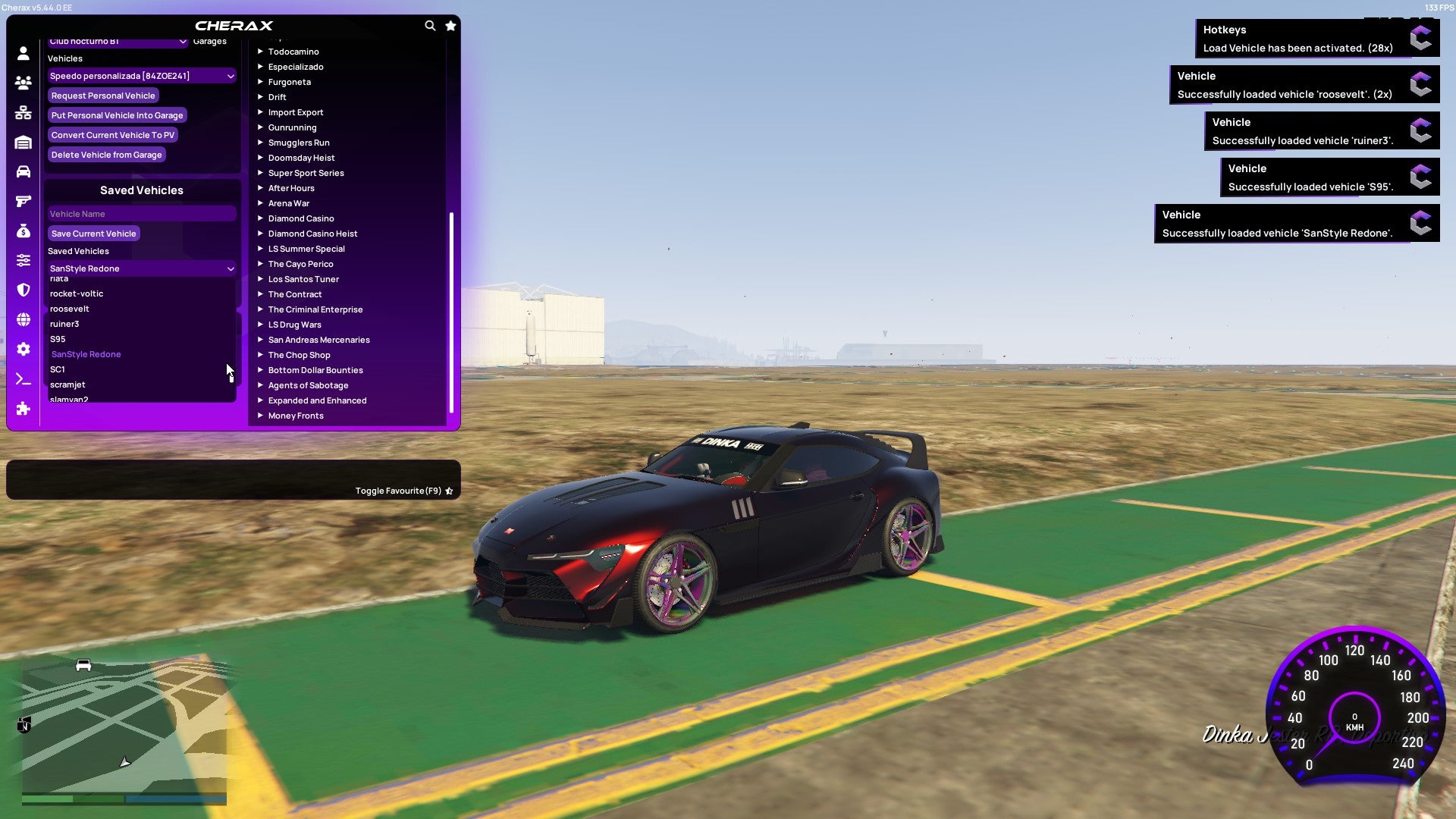Open the search magnifier in the Cherax header
Screen dimensions: 1456x819
[x=430, y=25]
